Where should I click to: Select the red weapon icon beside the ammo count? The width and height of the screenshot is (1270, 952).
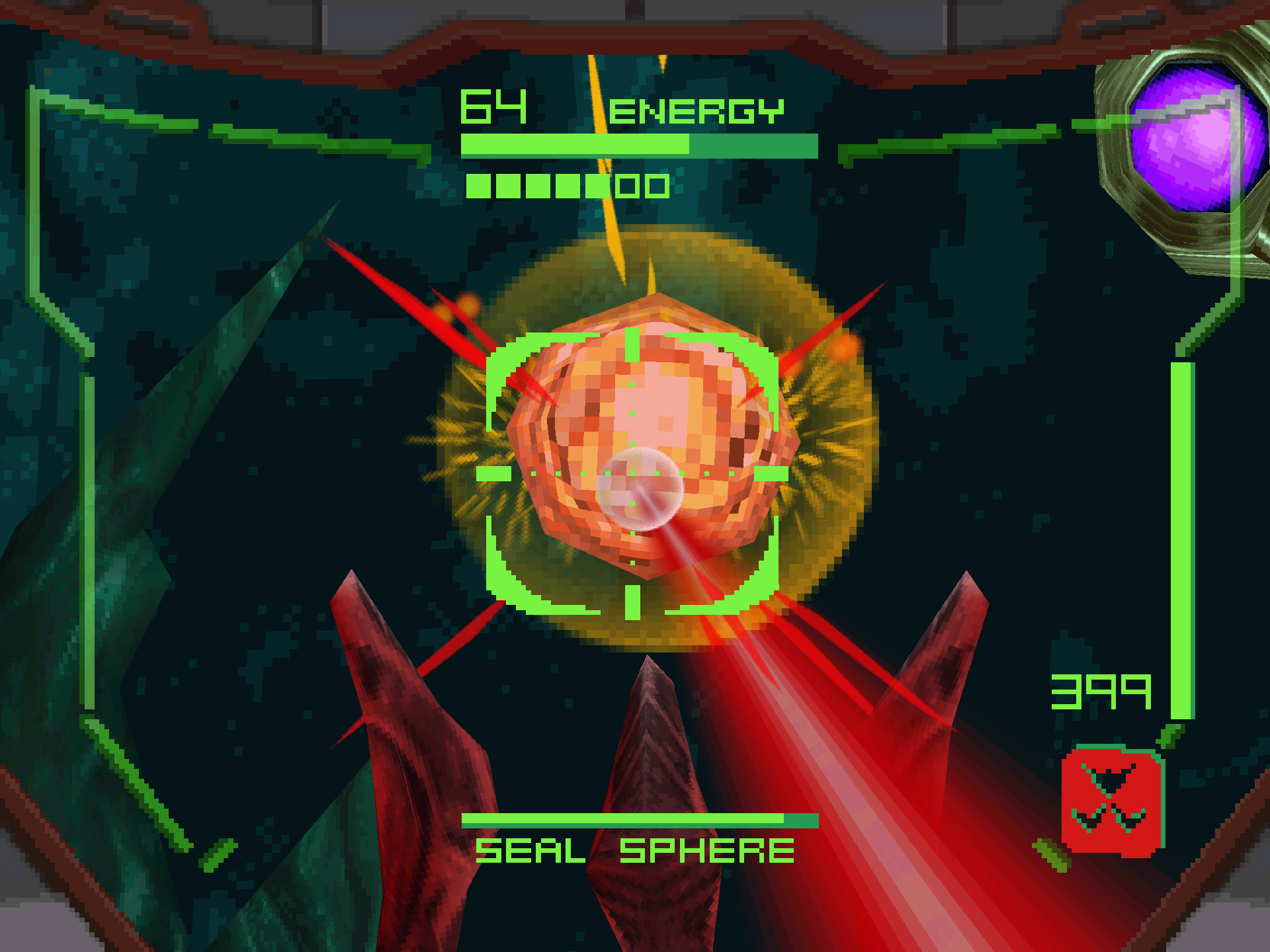coord(1113,801)
